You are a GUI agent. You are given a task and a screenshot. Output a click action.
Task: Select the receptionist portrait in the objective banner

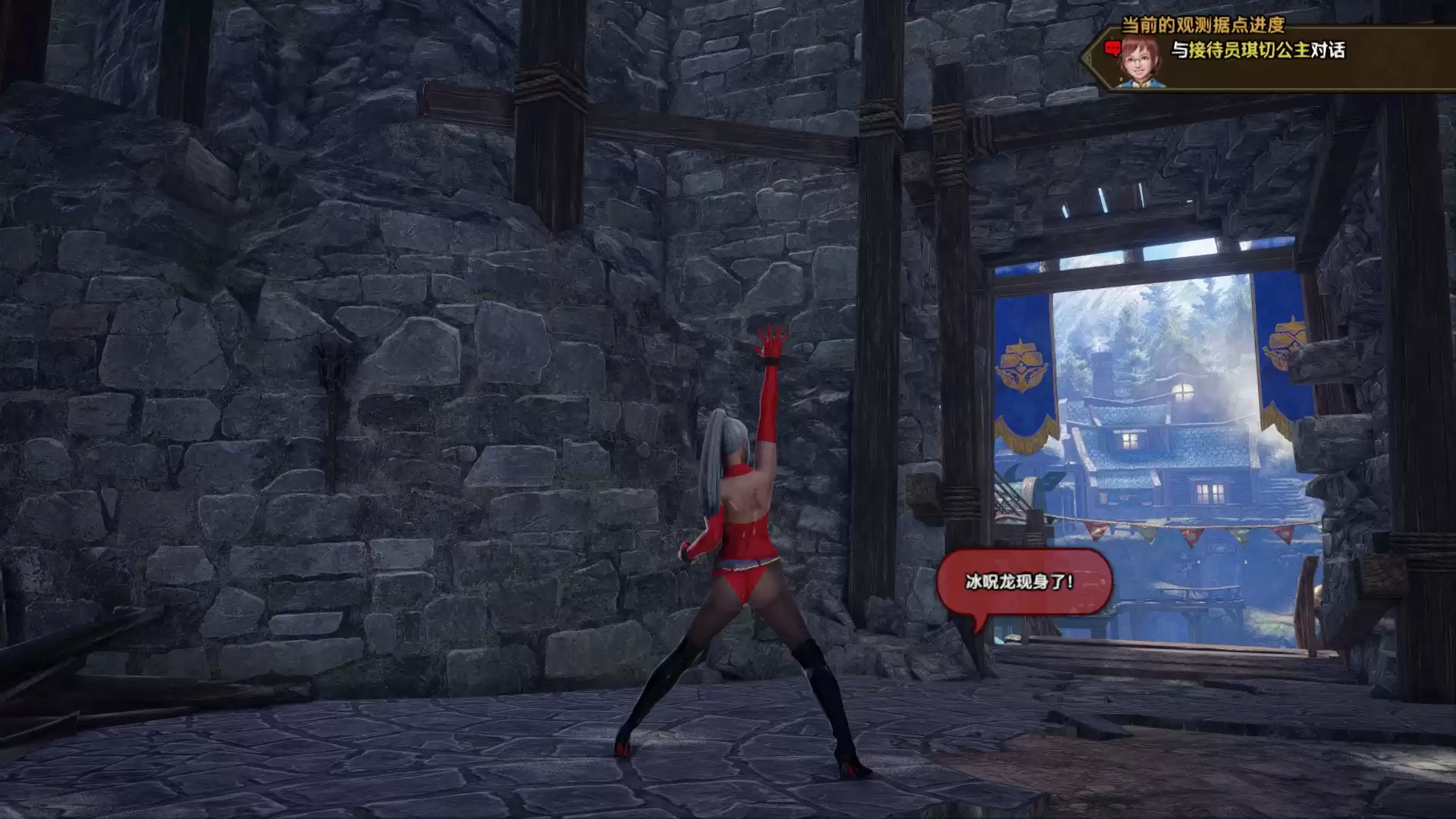pos(1141,61)
